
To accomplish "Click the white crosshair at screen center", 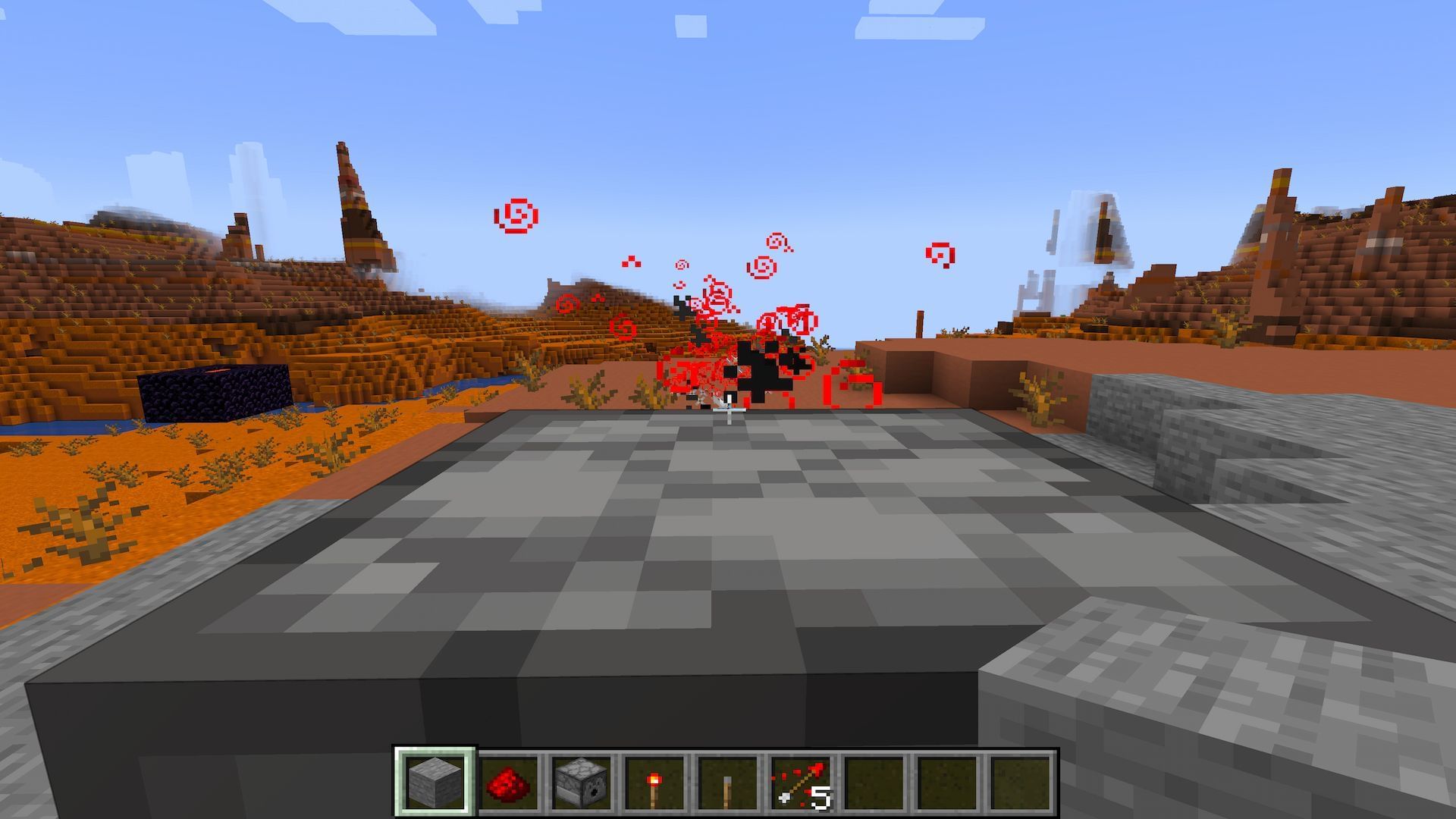I will (728, 409).
